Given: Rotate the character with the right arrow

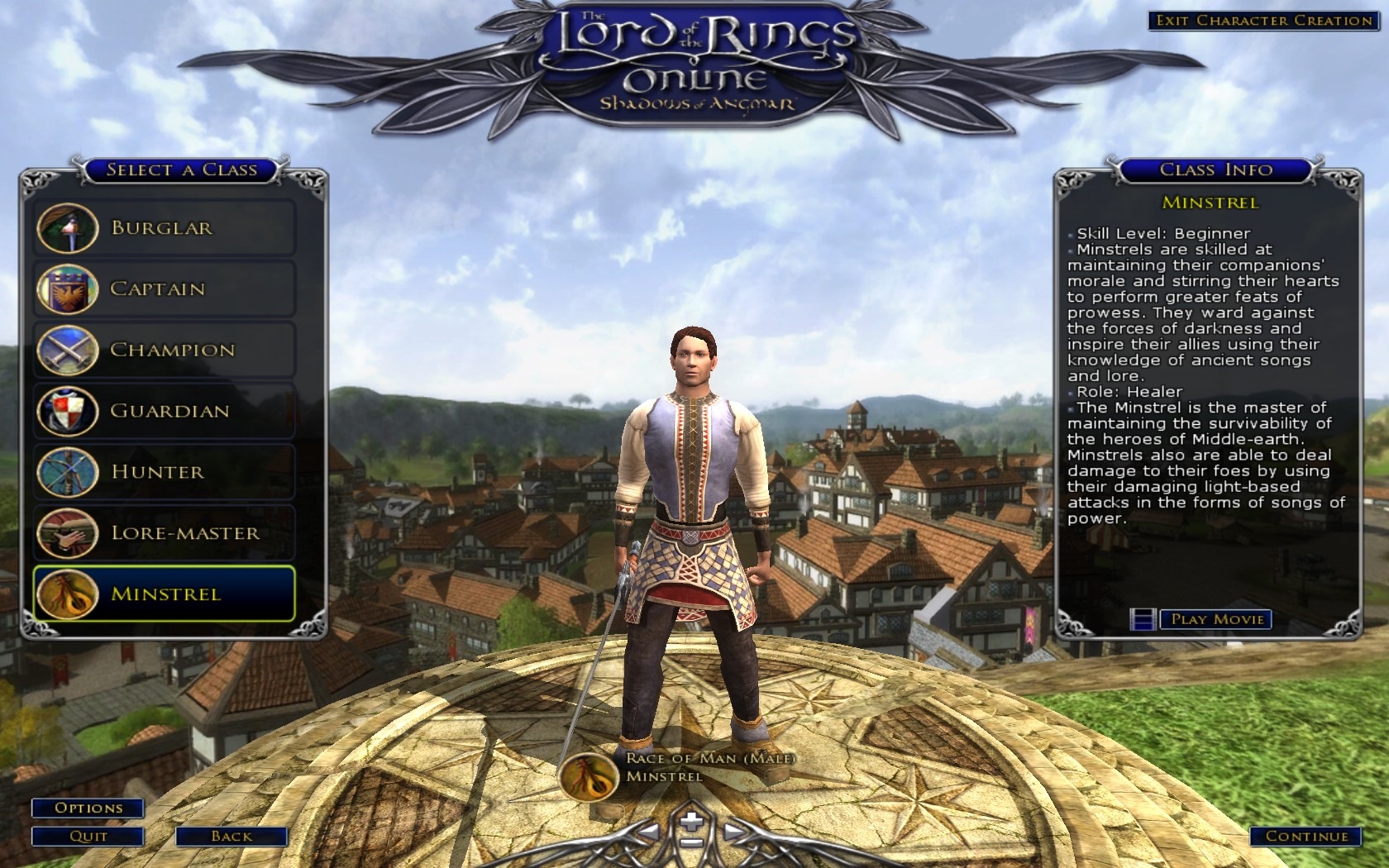Looking at the screenshot, I should (x=733, y=832).
